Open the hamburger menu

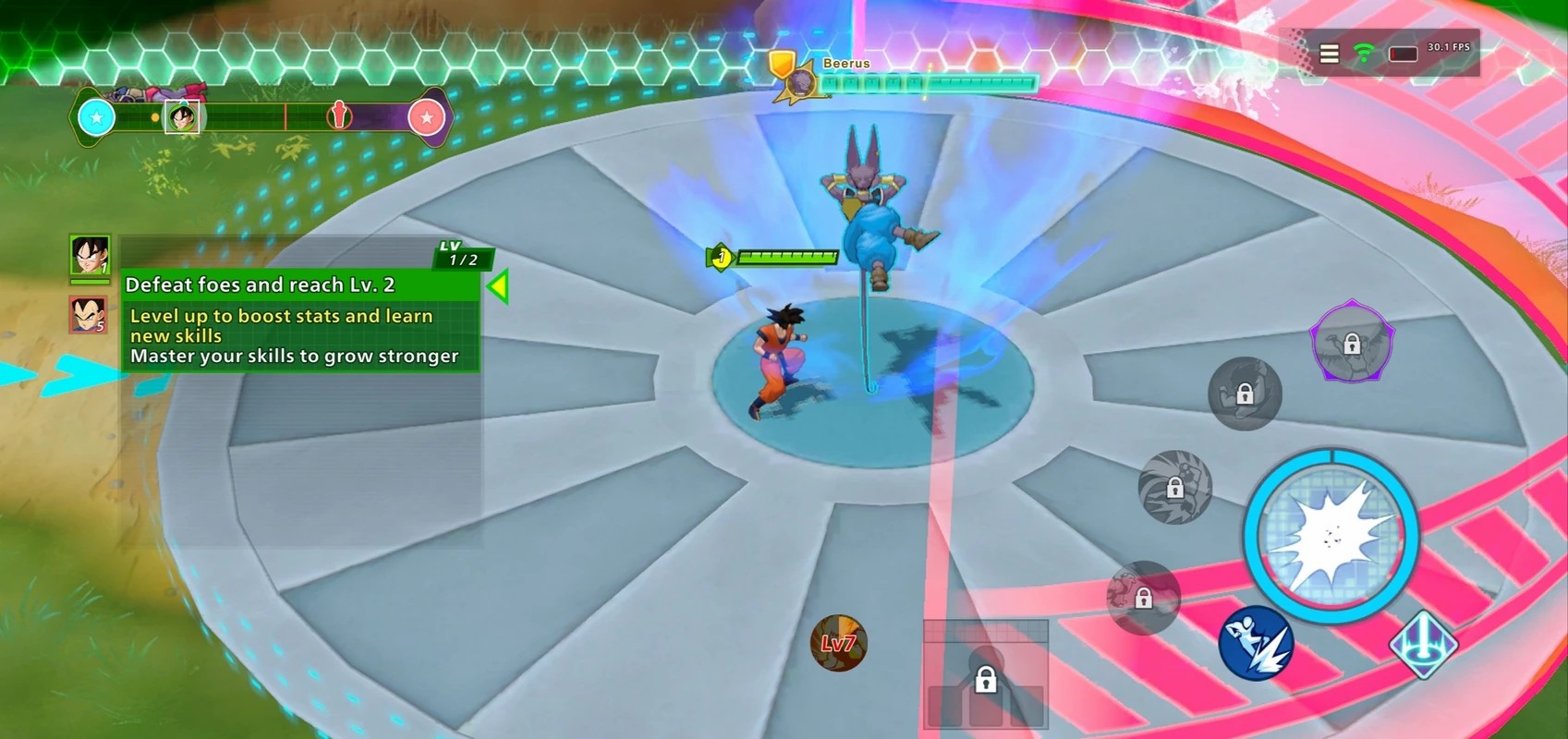click(x=1329, y=55)
